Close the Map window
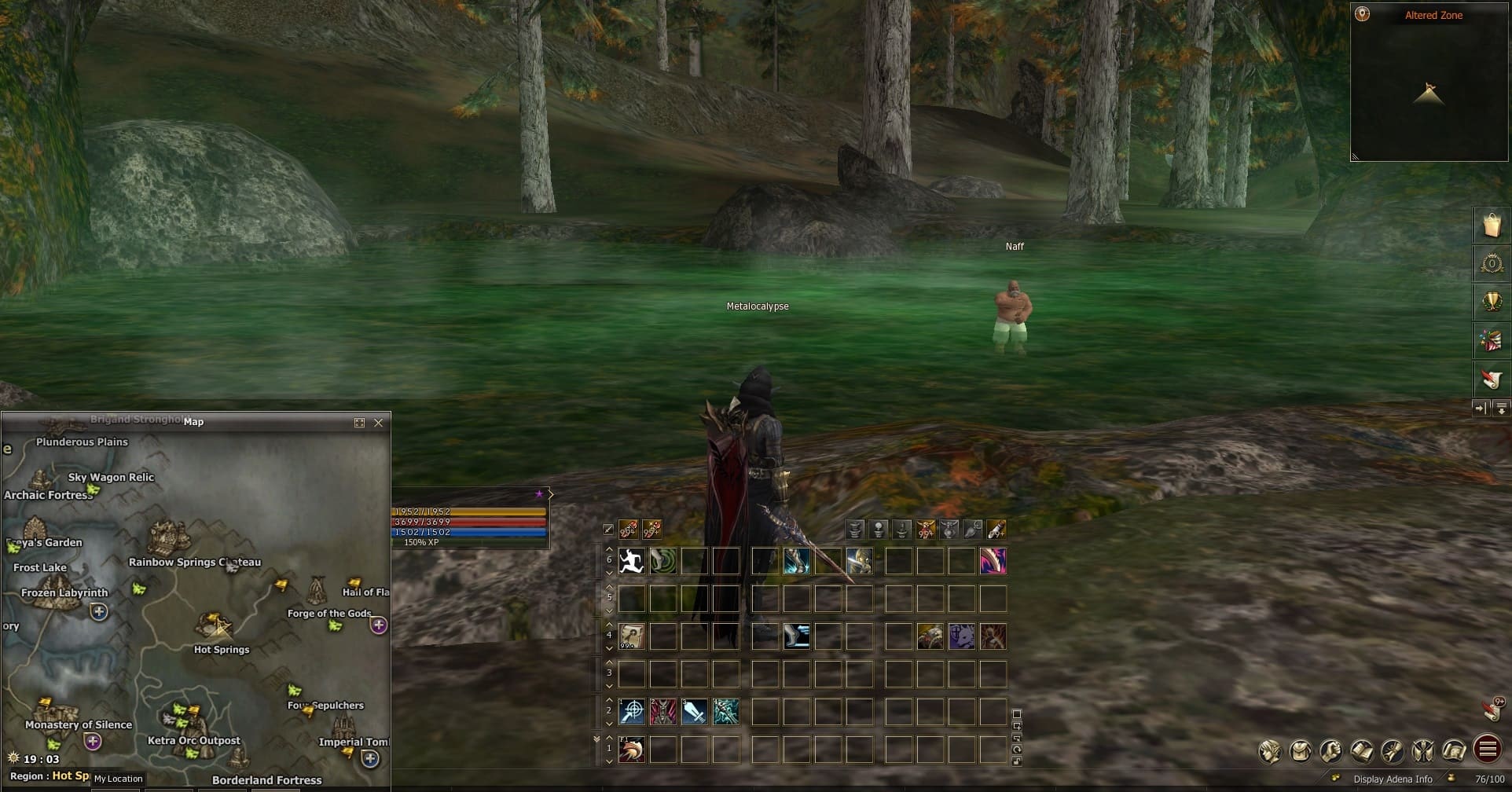This screenshot has height=792, width=1512. (379, 423)
